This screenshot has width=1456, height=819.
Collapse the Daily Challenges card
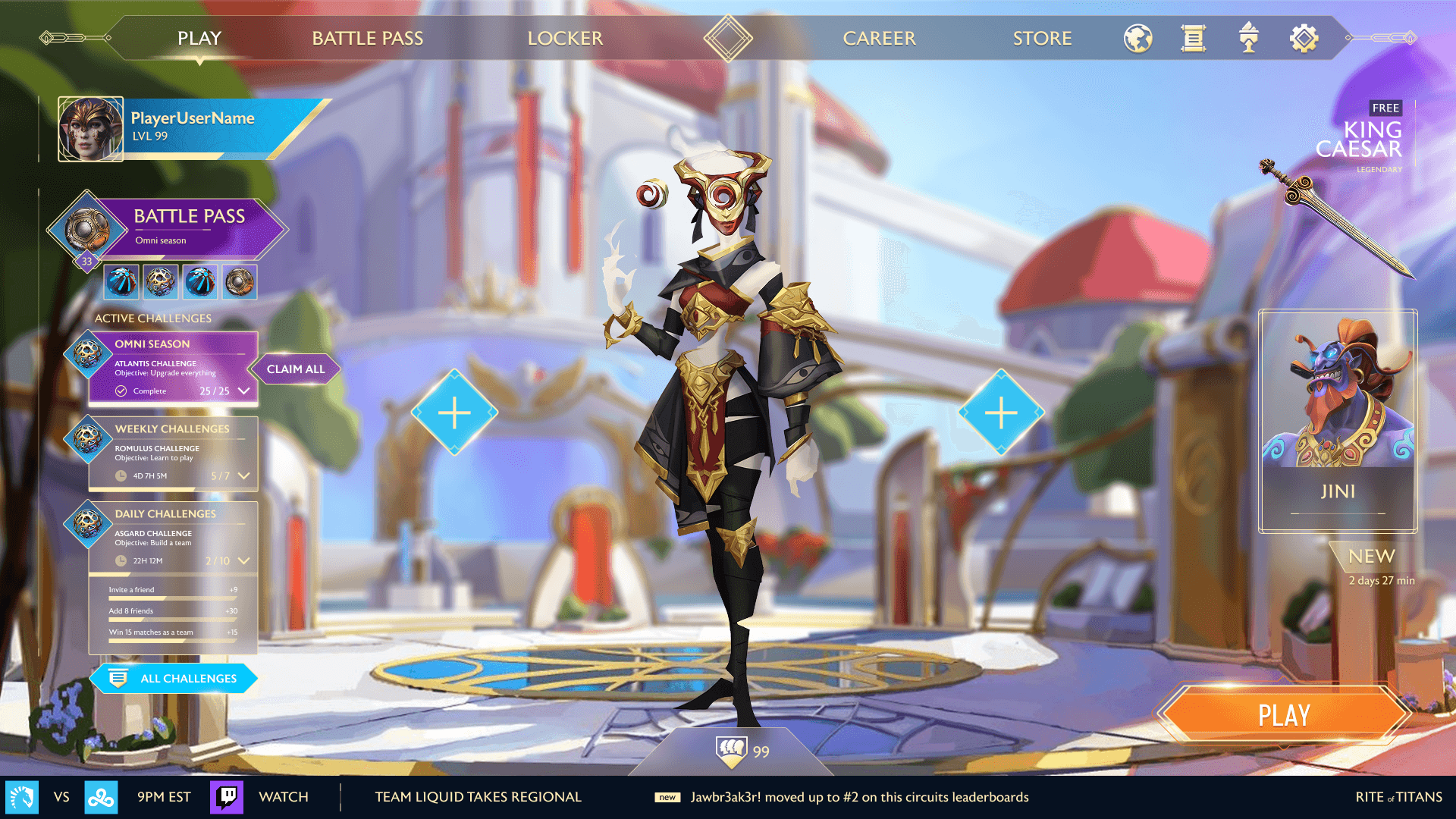pos(243,561)
